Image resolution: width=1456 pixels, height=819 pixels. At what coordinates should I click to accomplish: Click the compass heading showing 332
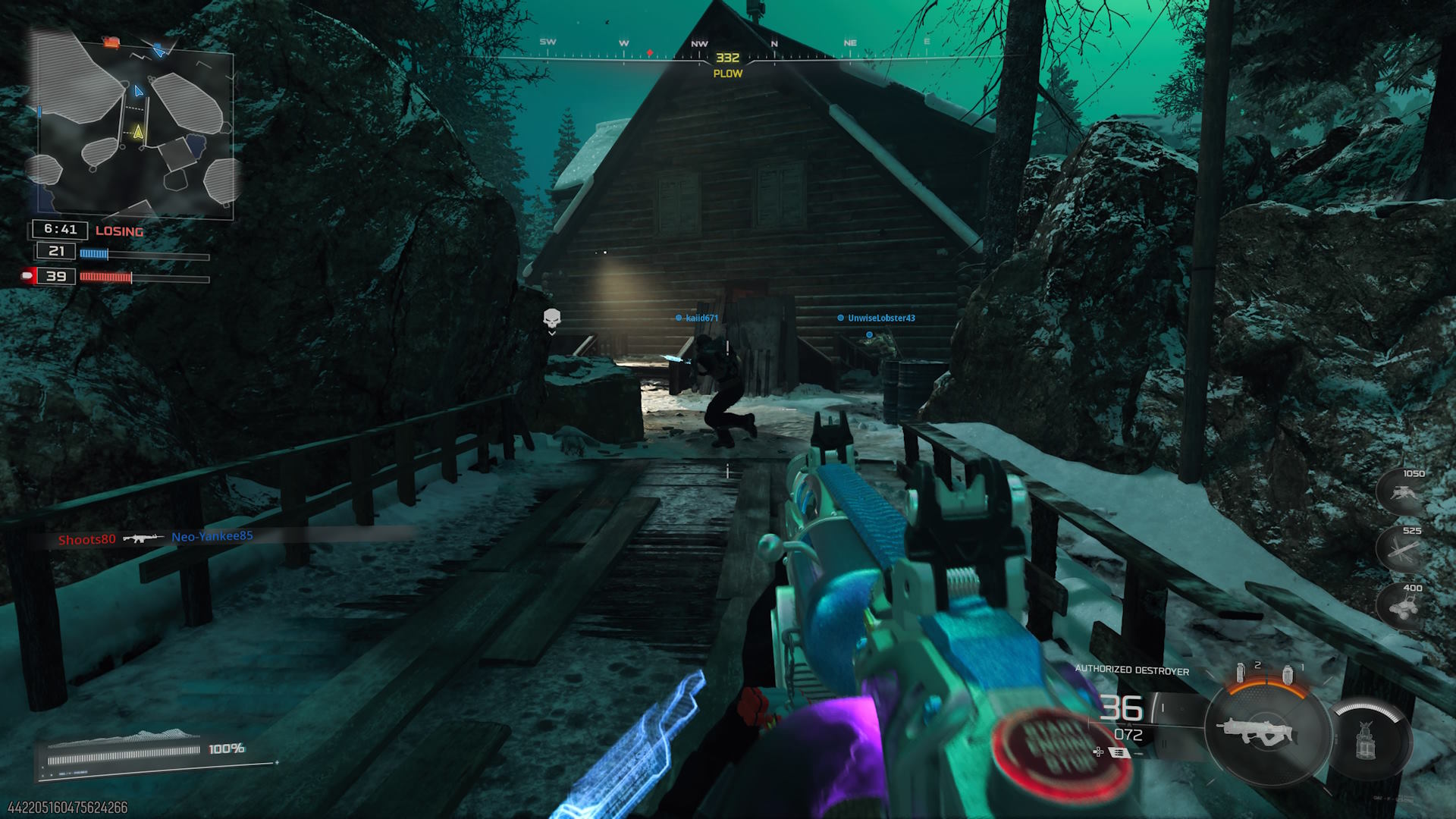[727, 58]
